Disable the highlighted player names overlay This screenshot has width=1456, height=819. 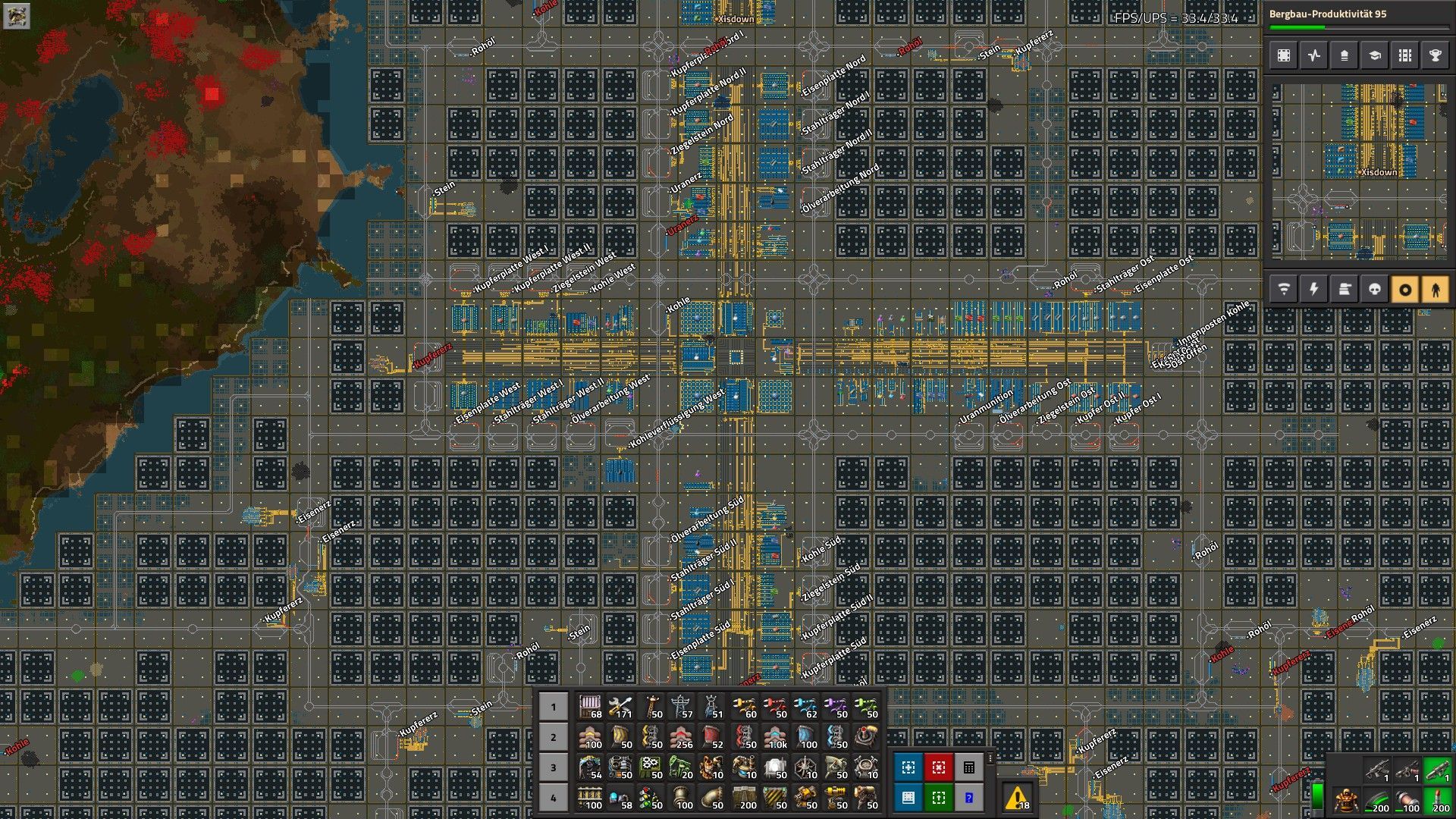click(x=1434, y=288)
